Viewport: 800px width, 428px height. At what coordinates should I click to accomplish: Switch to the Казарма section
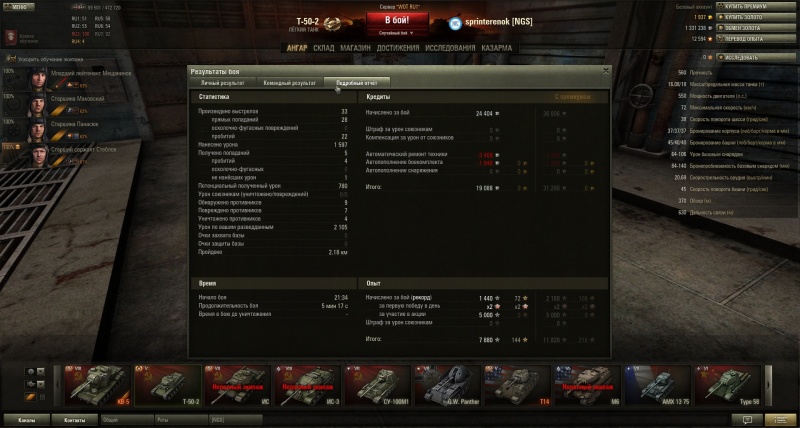(x=496, y=46)
